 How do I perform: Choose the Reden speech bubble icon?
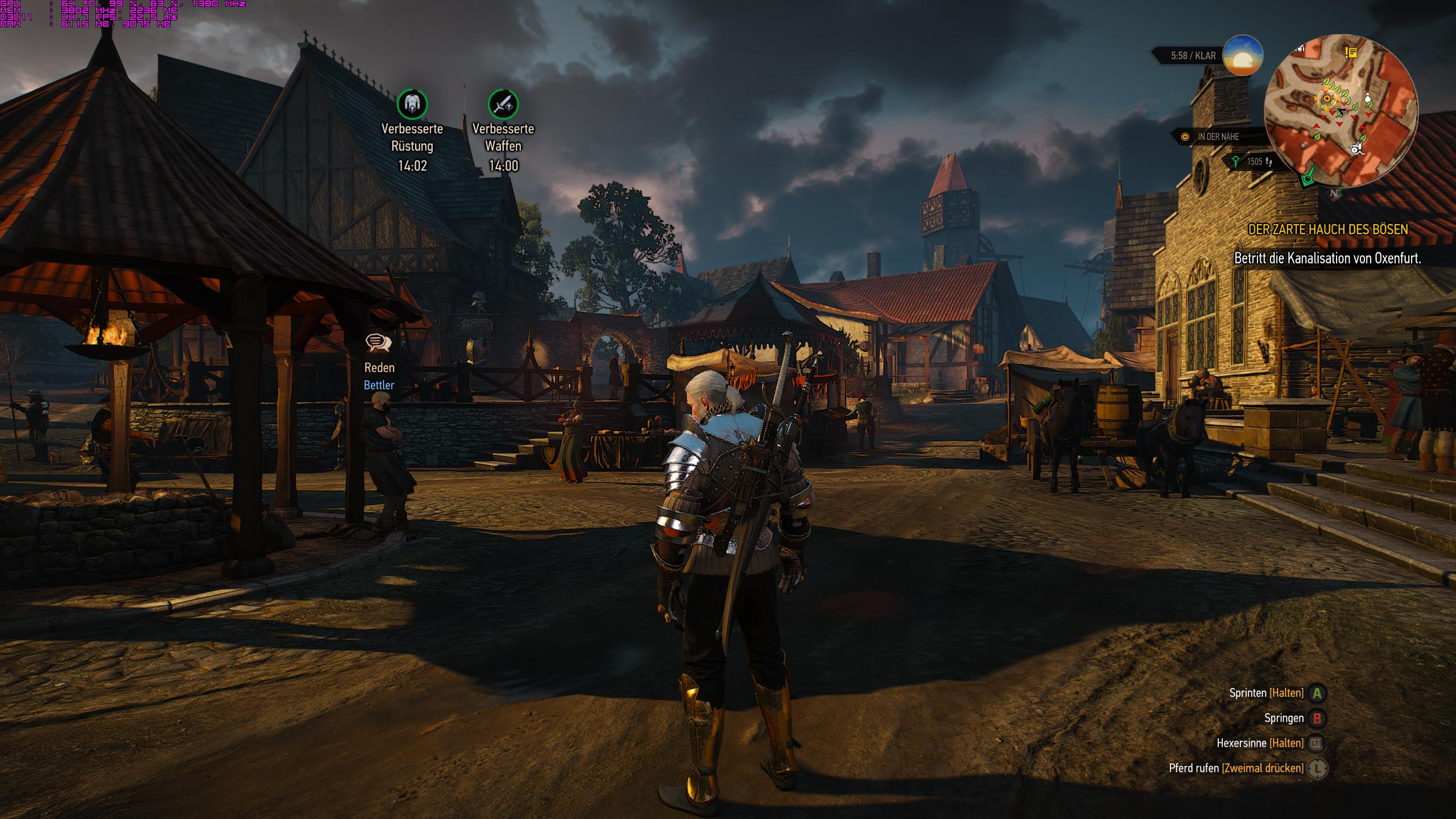(378, 343)
